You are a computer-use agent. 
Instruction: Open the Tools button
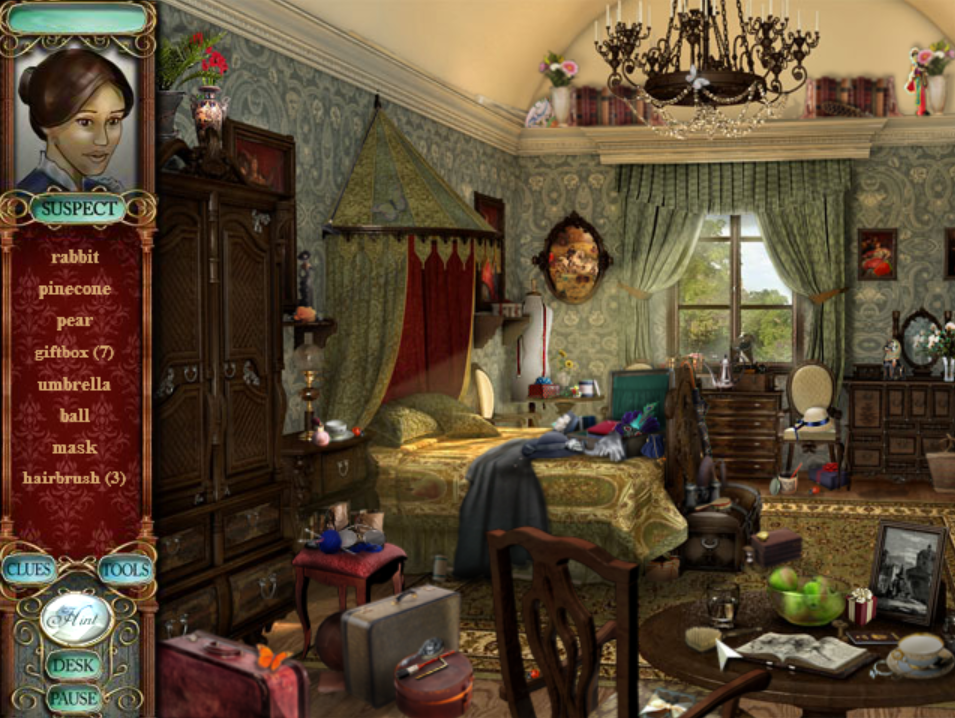(125, 569)
